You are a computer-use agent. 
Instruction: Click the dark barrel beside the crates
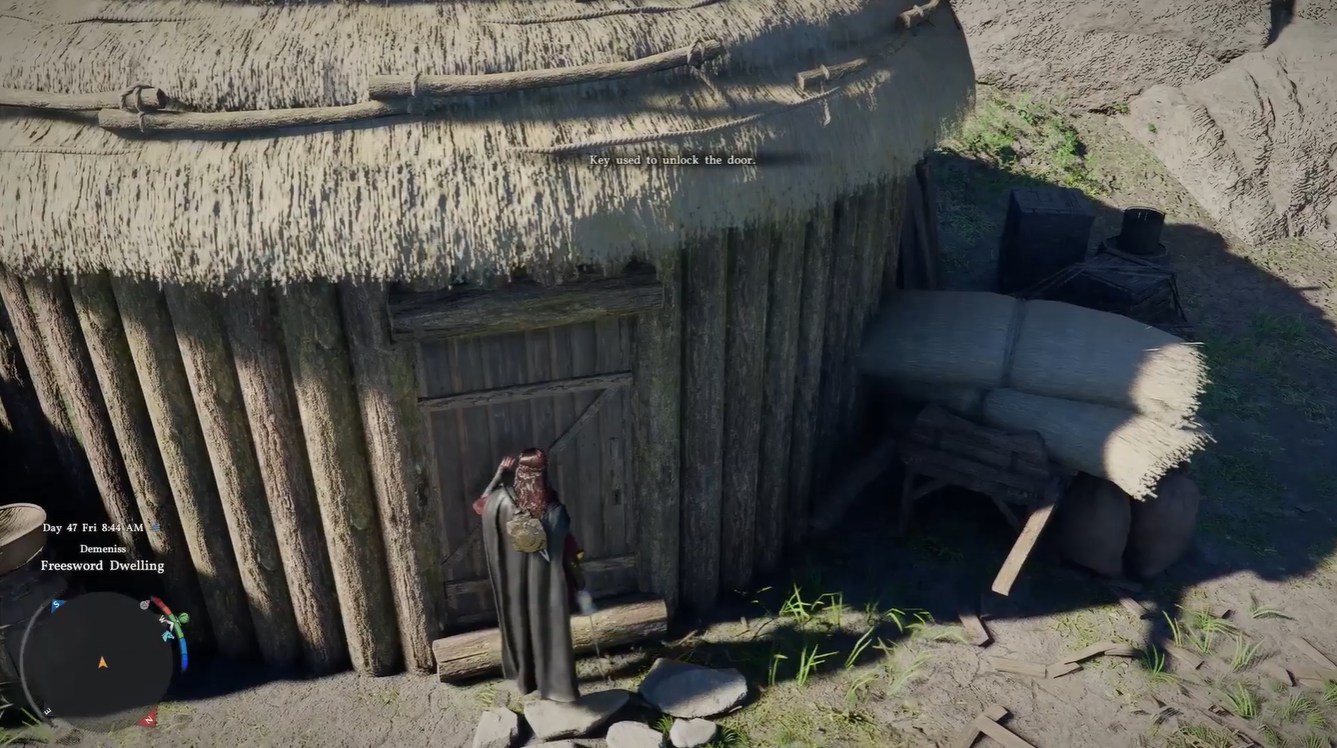pos(1140,230)
